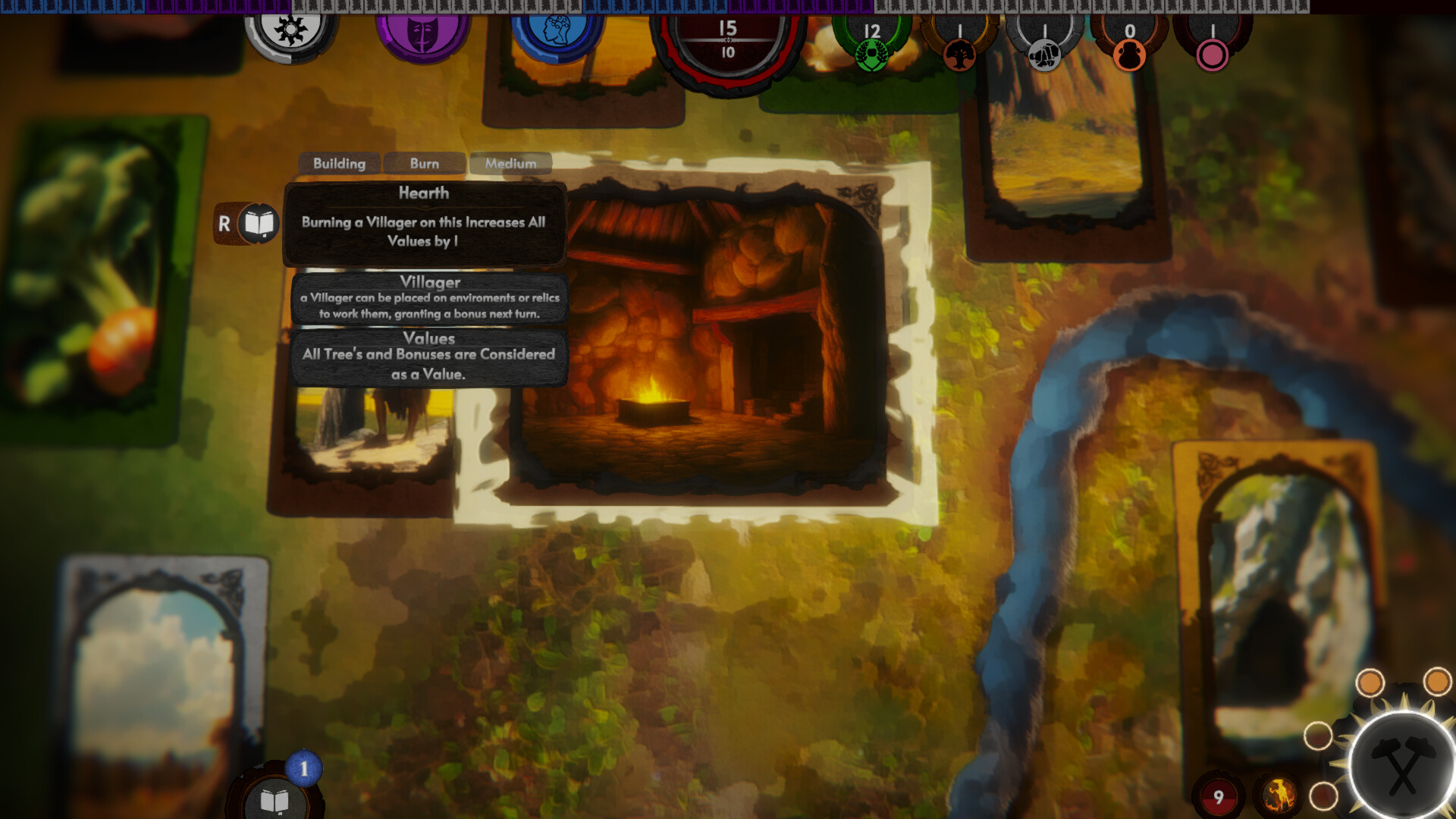Select the Building tag tab
This screenshot has height=819, width=1456.
point(340,163)
